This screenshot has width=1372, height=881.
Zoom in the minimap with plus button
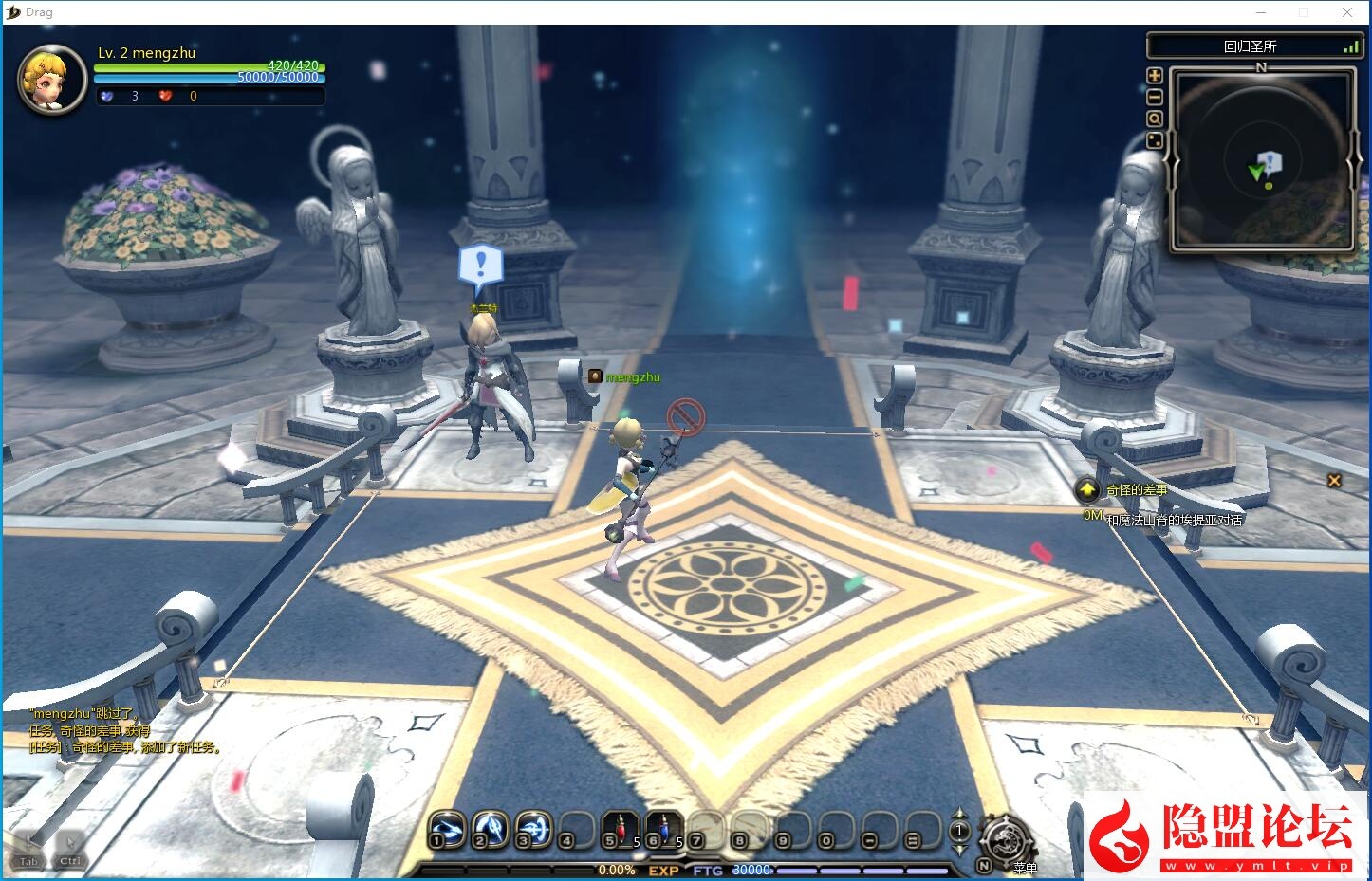point(1155,76)
